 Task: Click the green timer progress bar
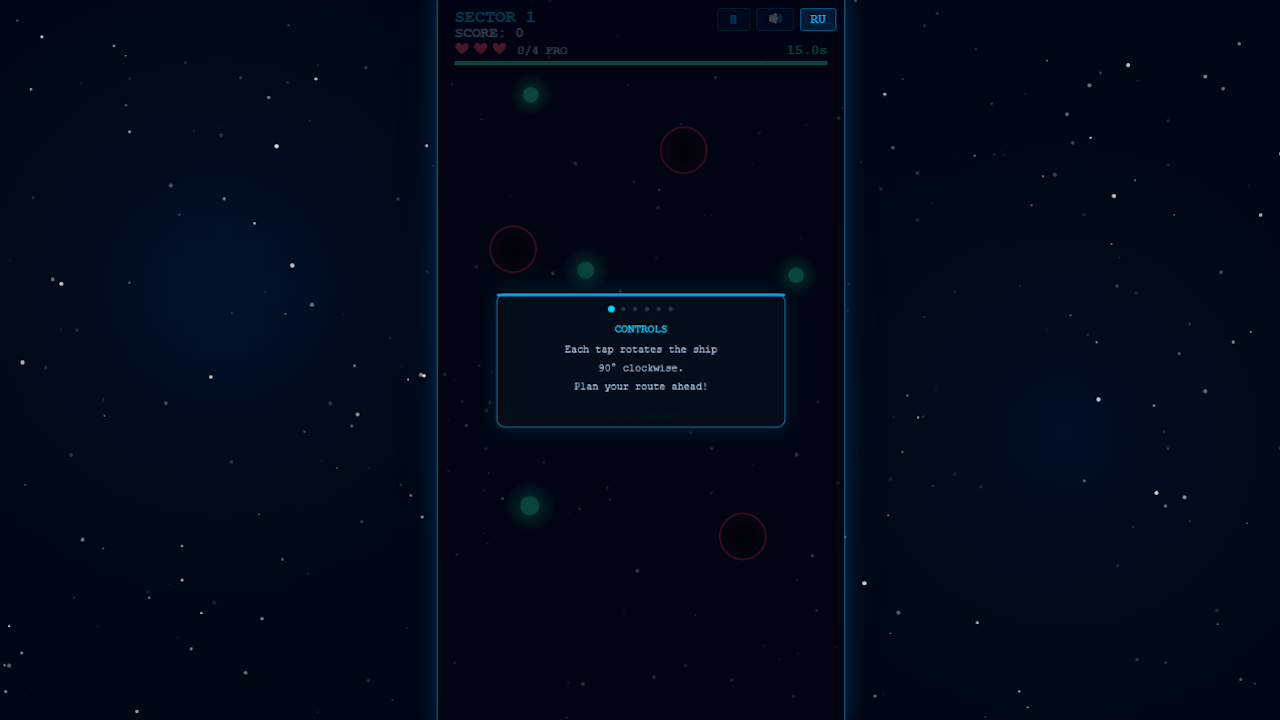pyautogui.click(x=641, y=62)
